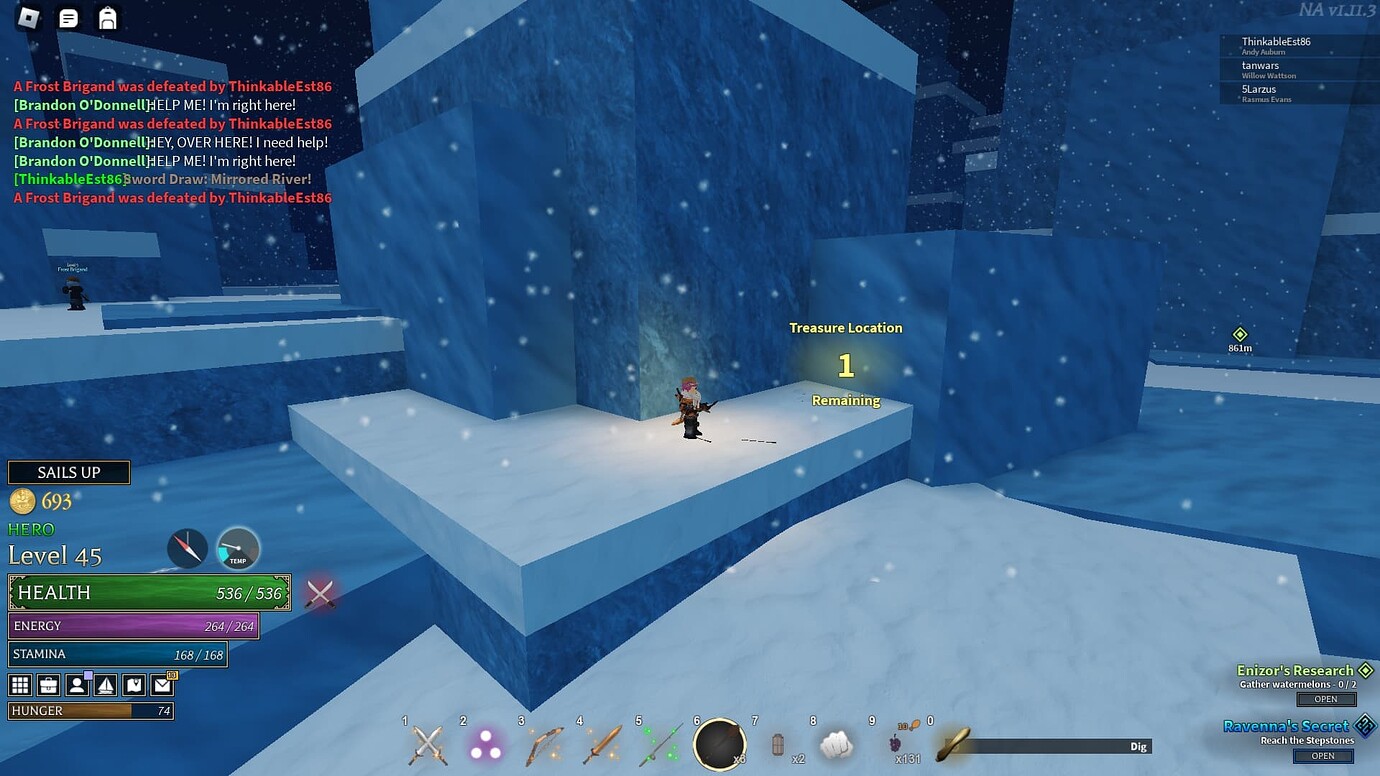The image size is (1380, 776).
Task: Select the green sparkling staff slot
Action: [660, 745]
